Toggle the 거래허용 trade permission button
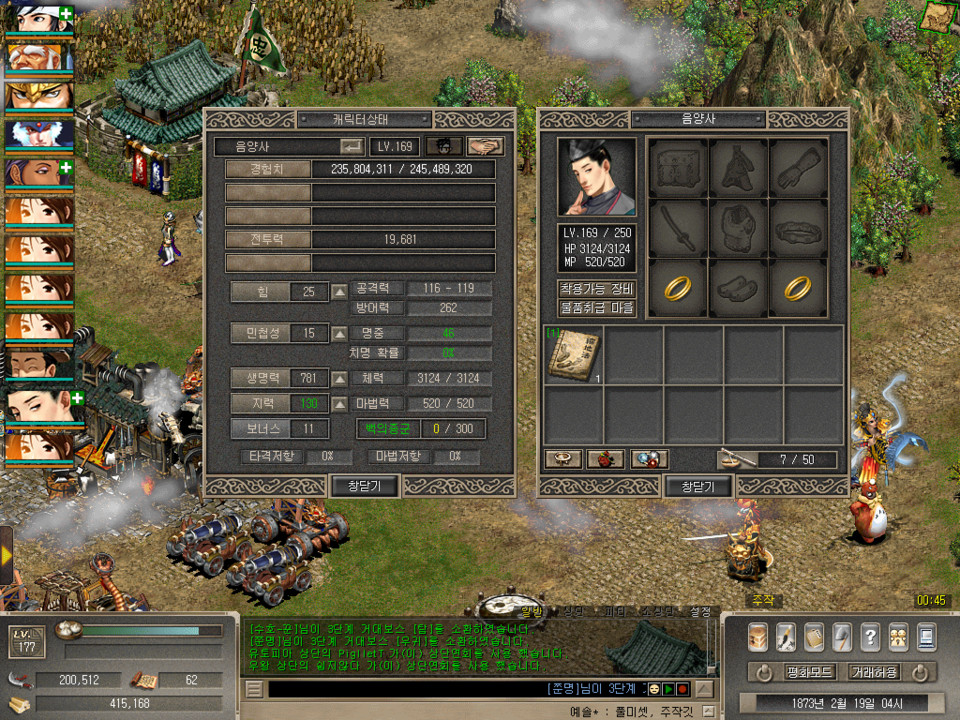The image size is (960, 720). pyautogui.click(x=873, y=672)
